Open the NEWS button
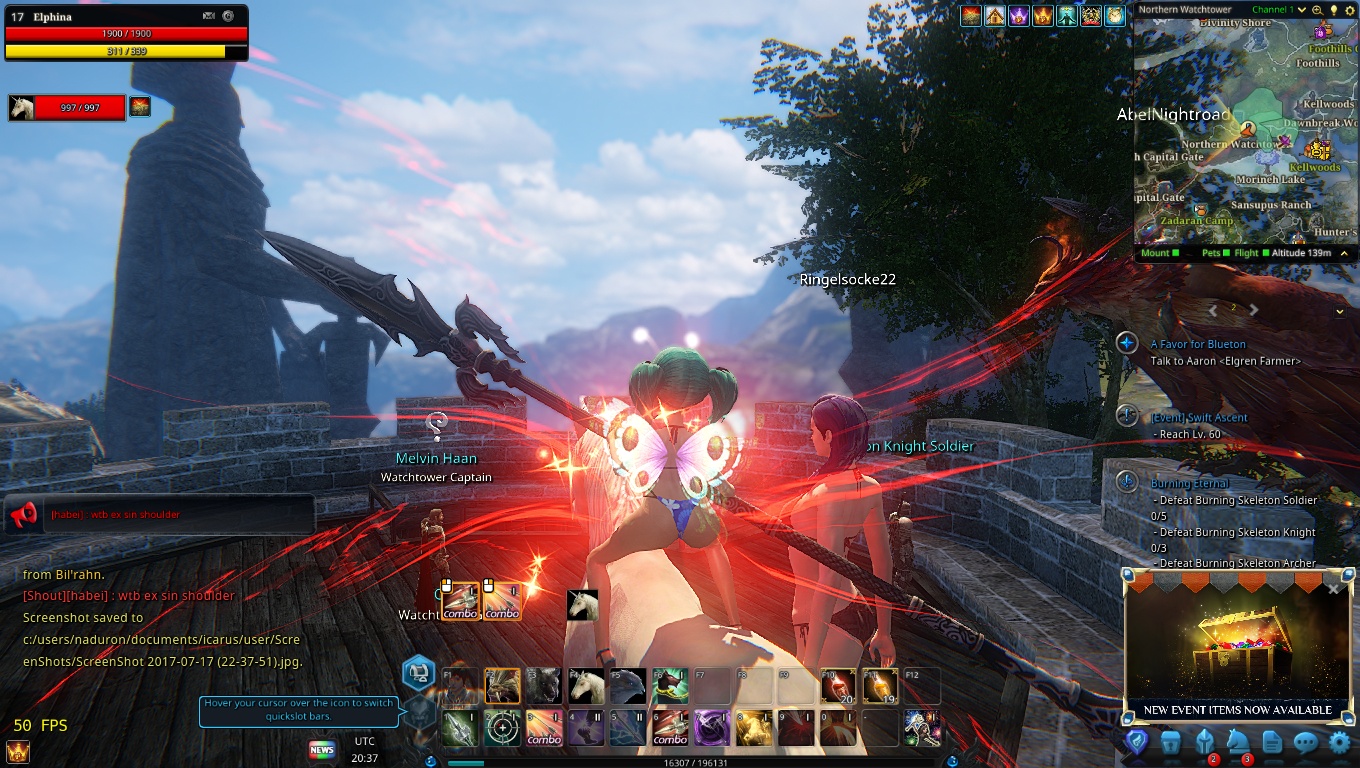The height and width of the screenshot is (768, 1360). pos(322,749)
